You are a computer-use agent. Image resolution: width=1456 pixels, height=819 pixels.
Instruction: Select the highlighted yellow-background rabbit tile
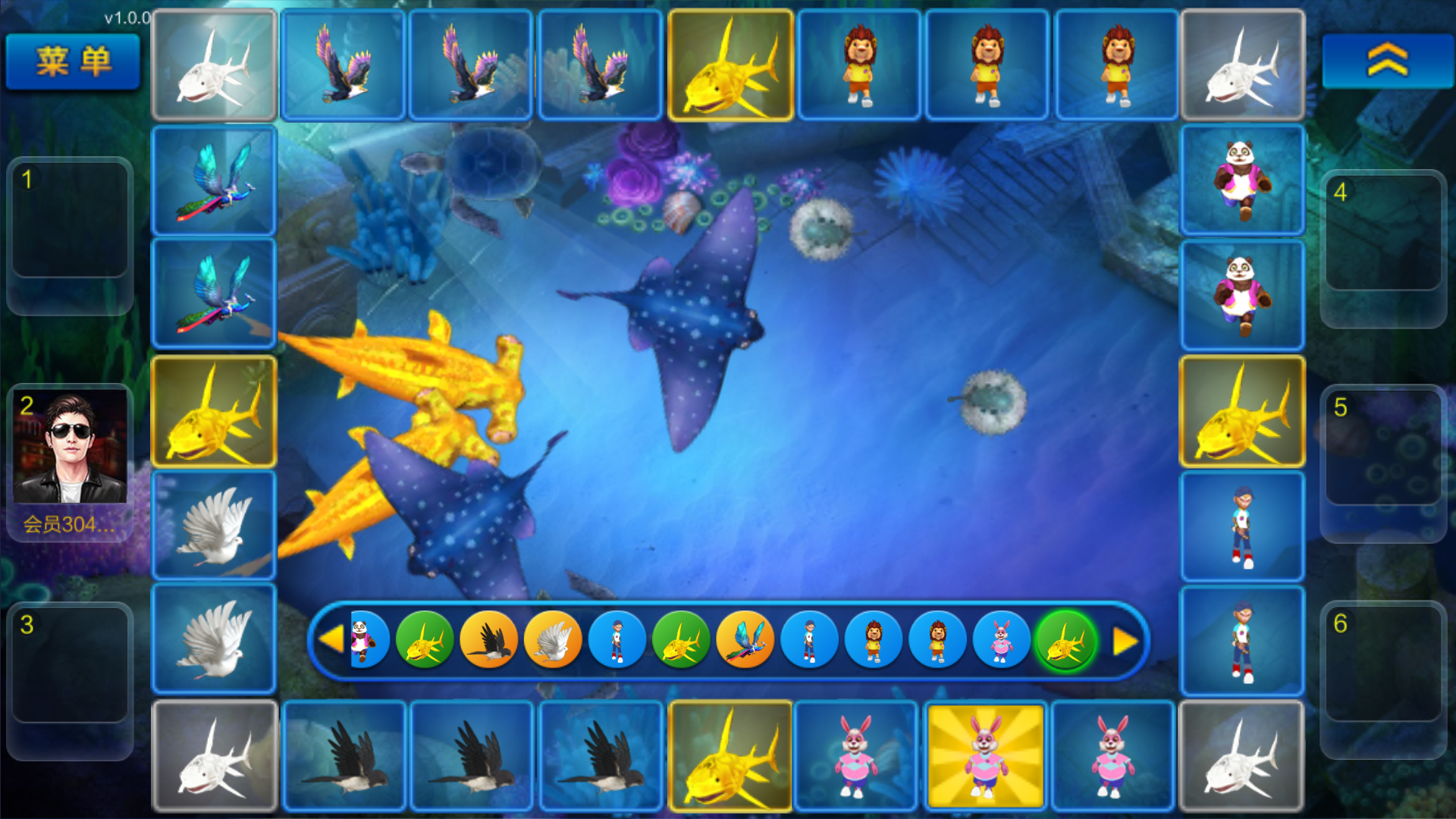pyautogui.click(x=985, y=755)
